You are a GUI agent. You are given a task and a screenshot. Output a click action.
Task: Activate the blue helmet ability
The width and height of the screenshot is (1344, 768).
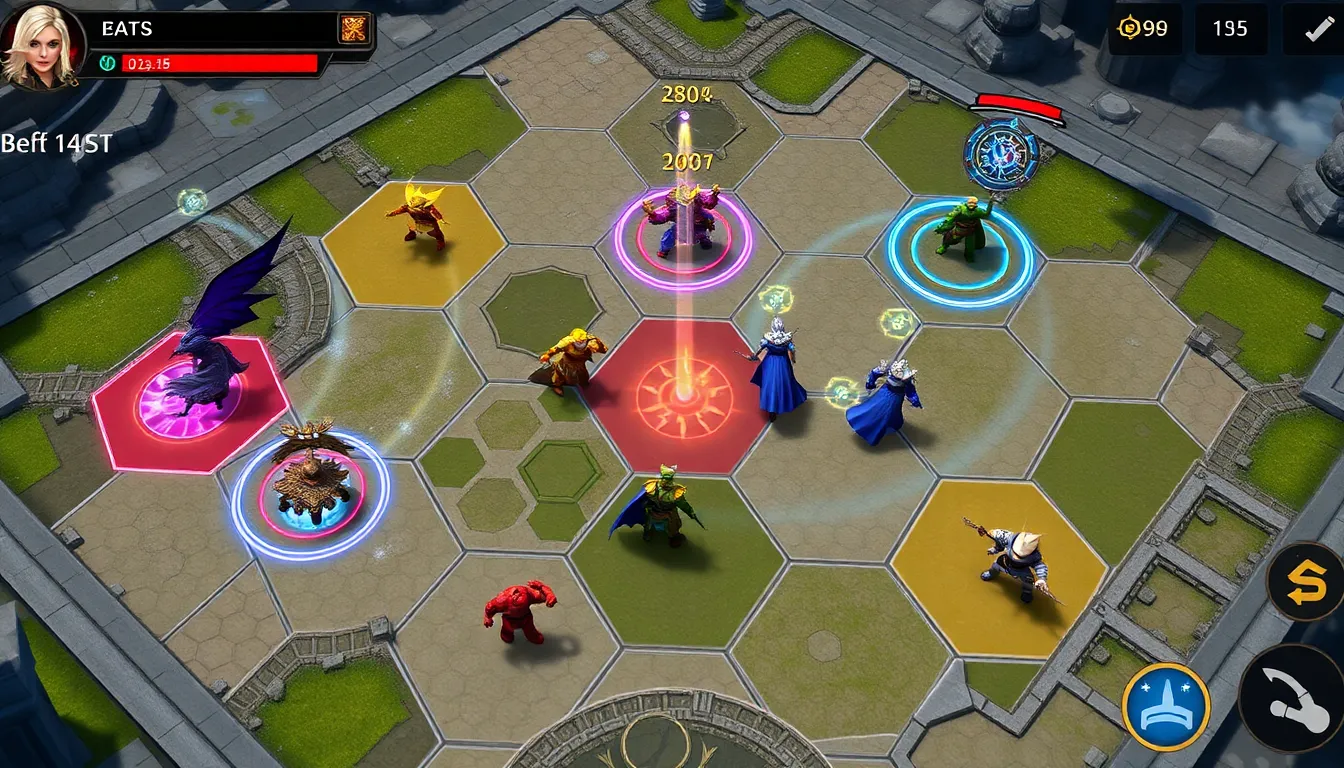[x=1165, y=706]
